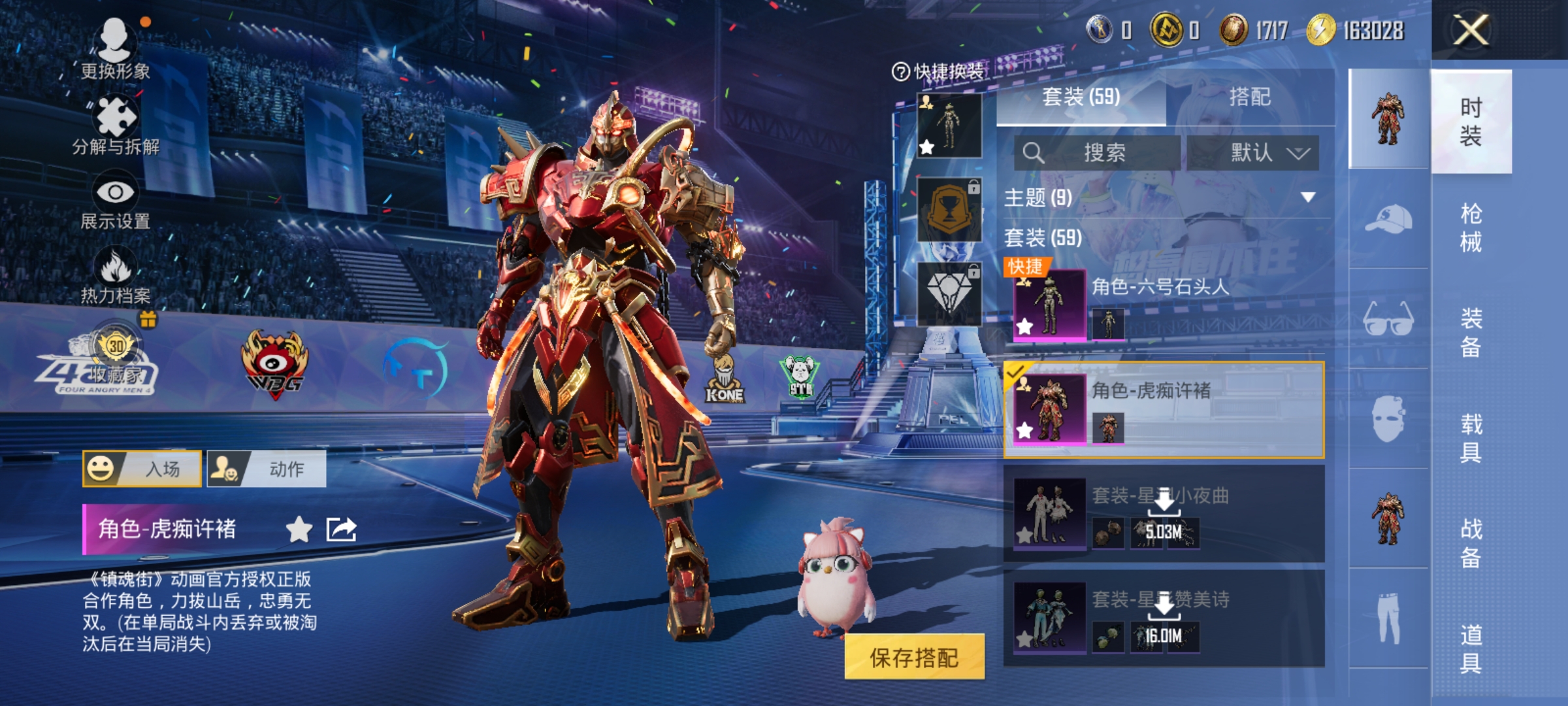Select the 入场 entrance emote tab
1568x706 pixels.
click(x=142, y=469)
